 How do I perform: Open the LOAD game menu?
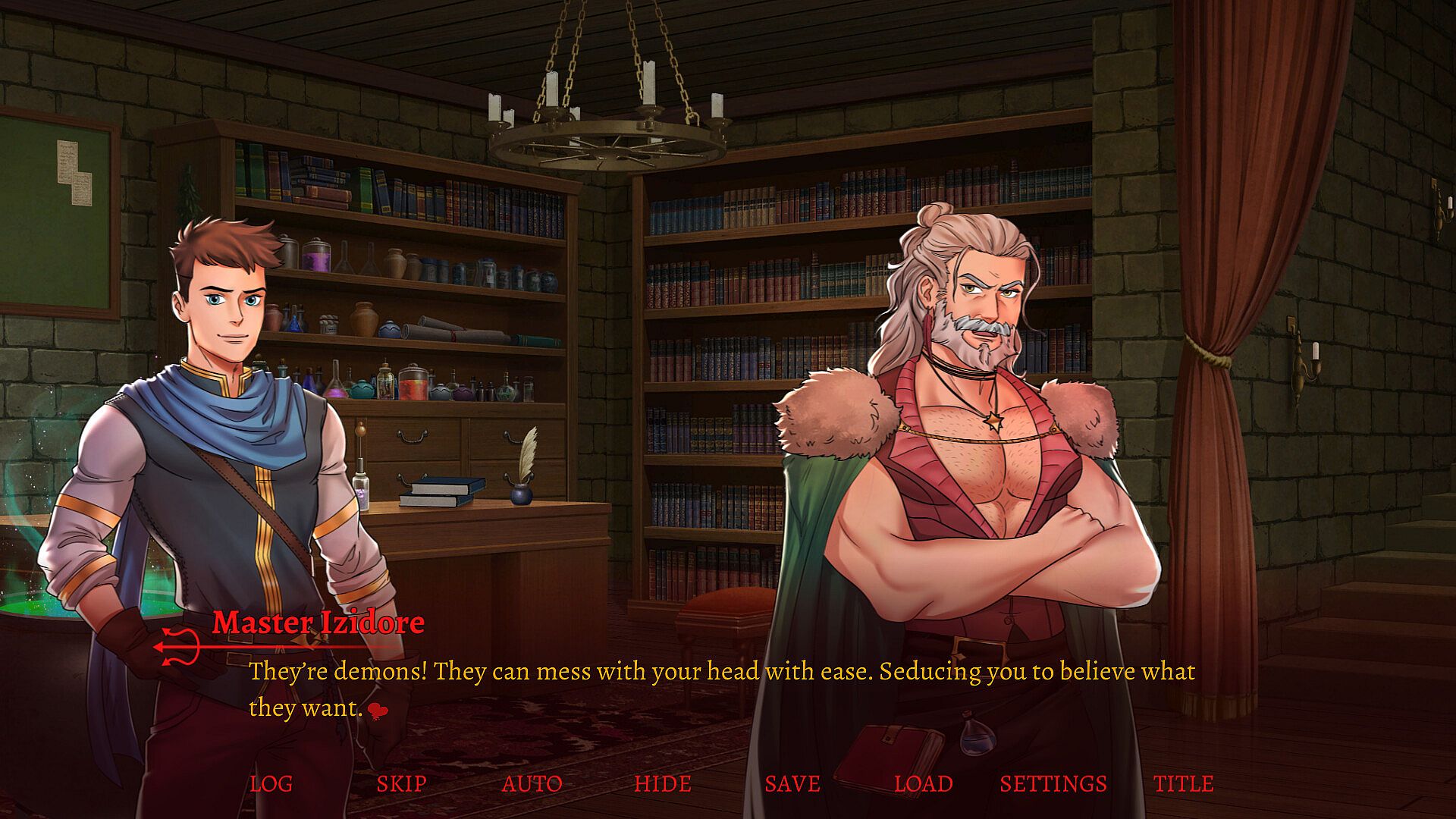(923, 783)
